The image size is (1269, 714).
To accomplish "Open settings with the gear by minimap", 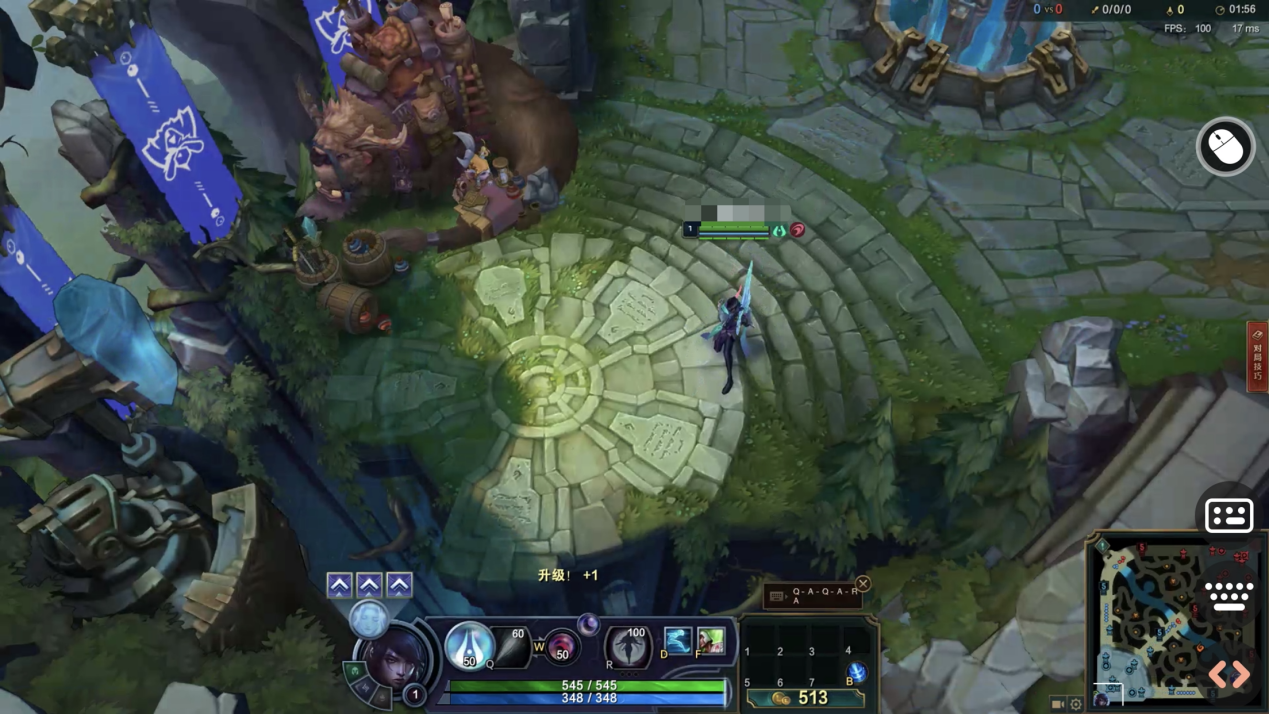I will pos(1076,704).
